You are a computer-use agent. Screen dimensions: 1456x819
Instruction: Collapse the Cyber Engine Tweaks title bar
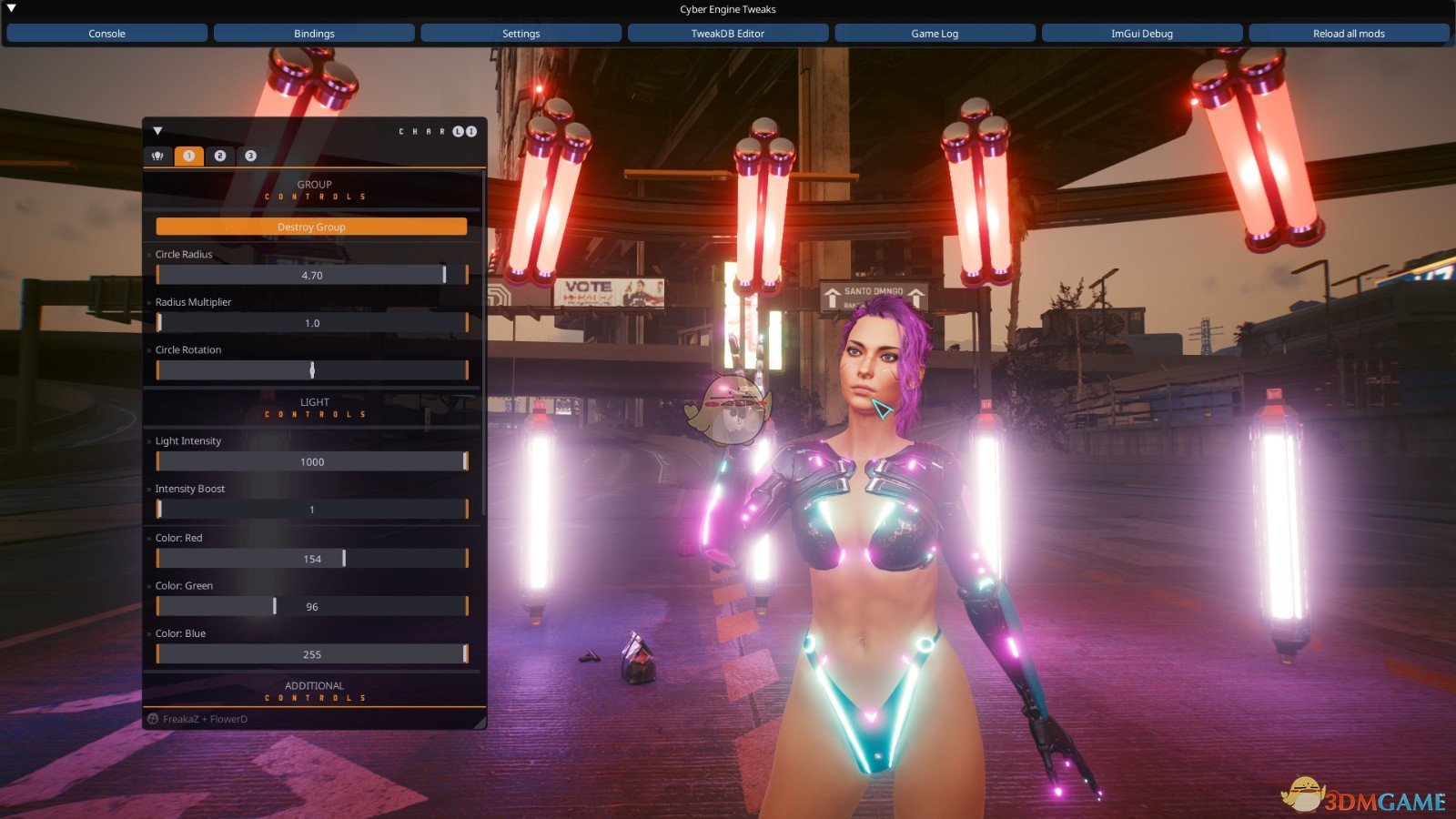(x=12, y=8)
